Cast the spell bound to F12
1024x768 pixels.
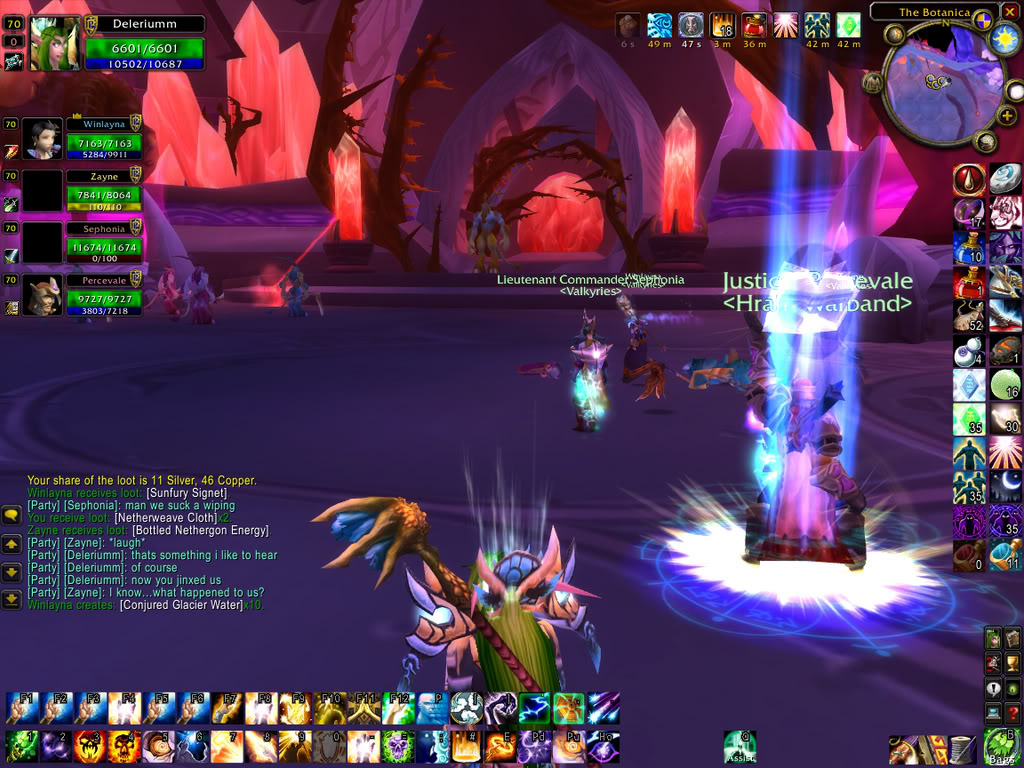[x=398, y=708]
